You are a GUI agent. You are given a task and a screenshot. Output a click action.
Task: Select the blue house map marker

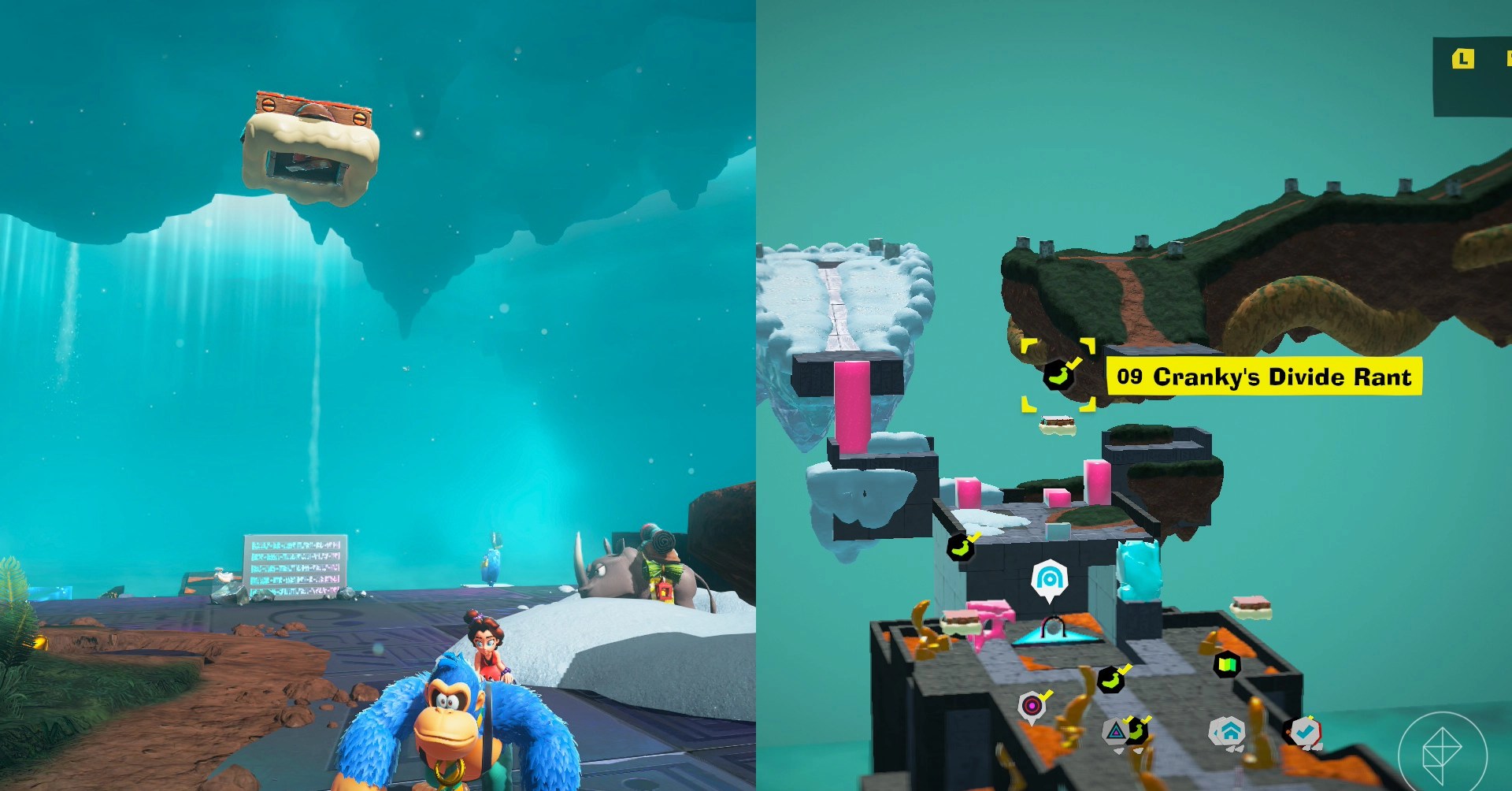pos(1227,733)
